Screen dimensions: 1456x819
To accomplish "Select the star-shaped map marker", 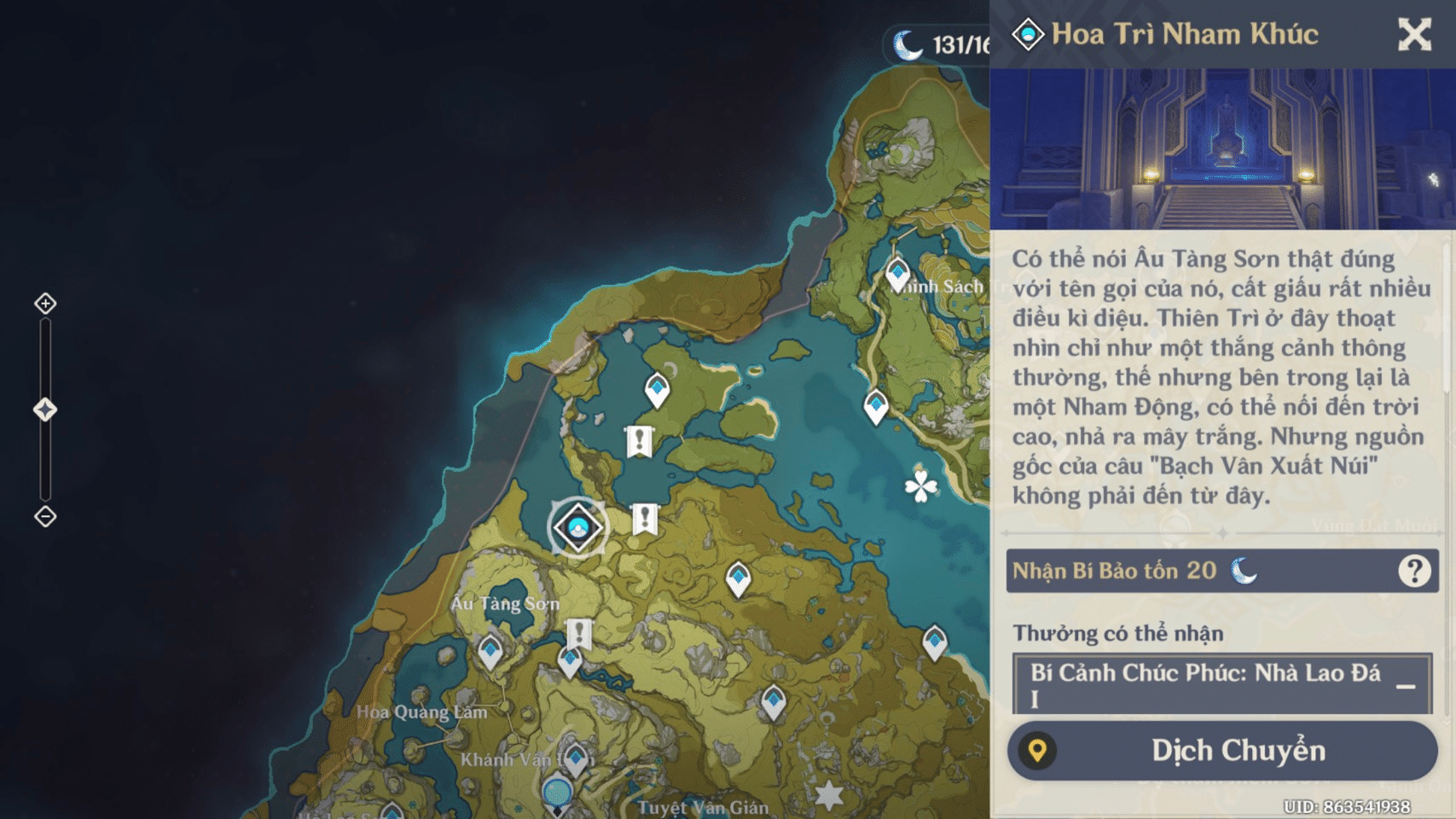I will point(828,796).
